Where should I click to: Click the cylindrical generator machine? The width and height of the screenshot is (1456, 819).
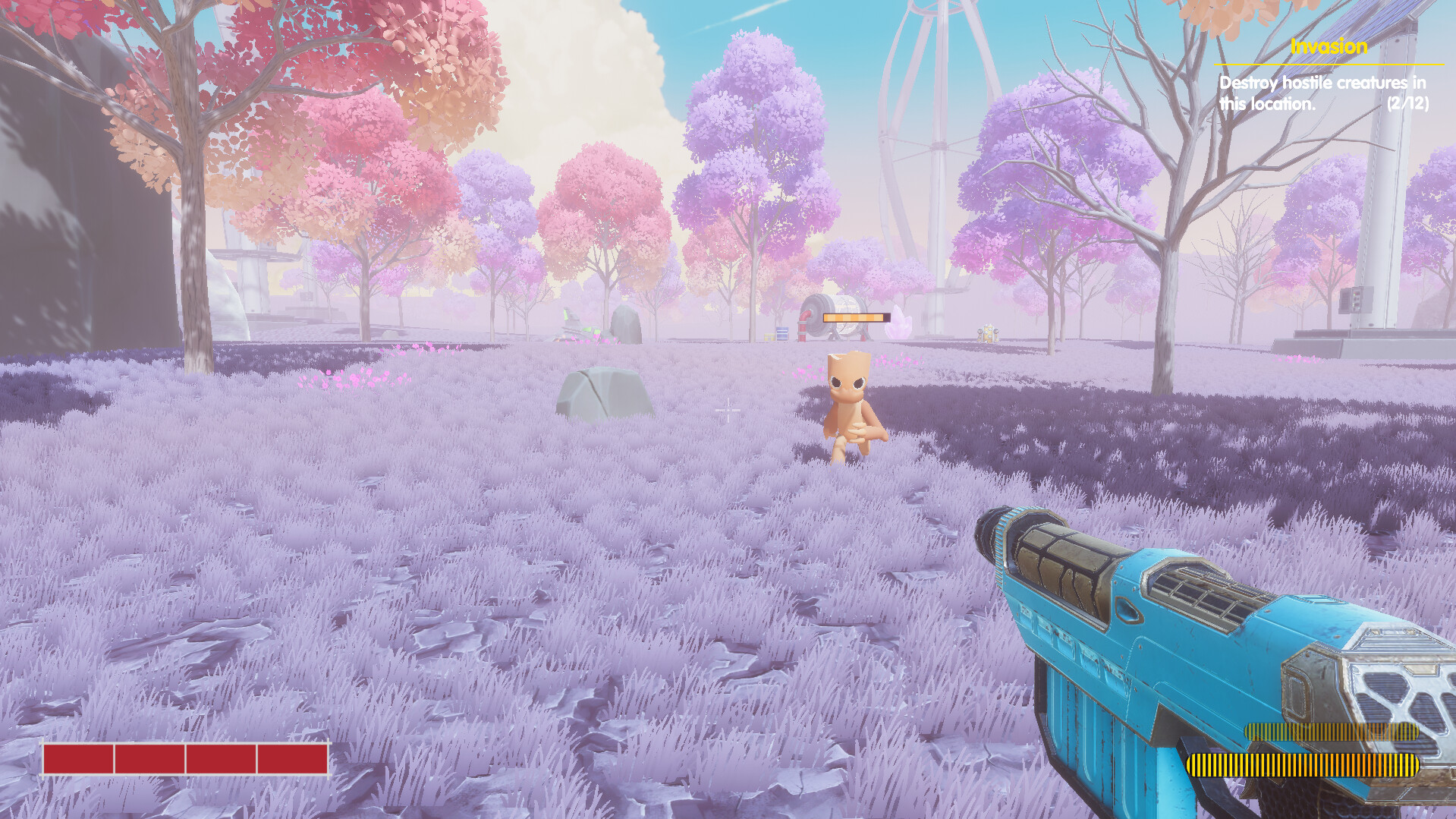click(x=832, y=319)
